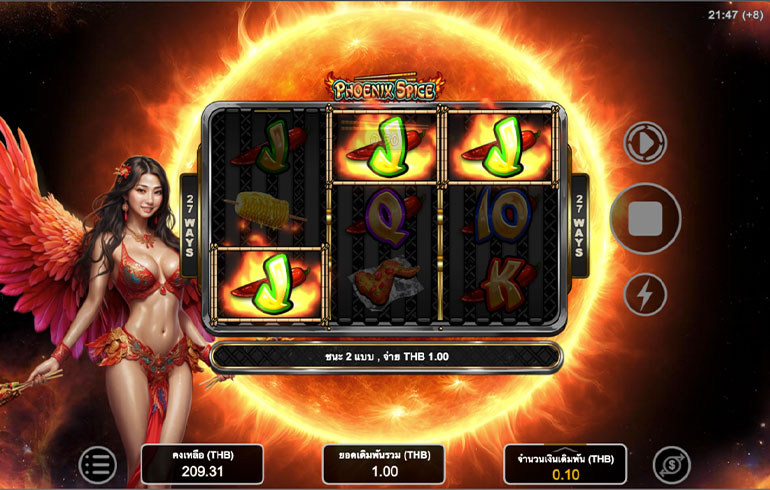Screen dimensions: 770x490
Task: Select the bet amount 0.10 box
Action: pos(565,465)
